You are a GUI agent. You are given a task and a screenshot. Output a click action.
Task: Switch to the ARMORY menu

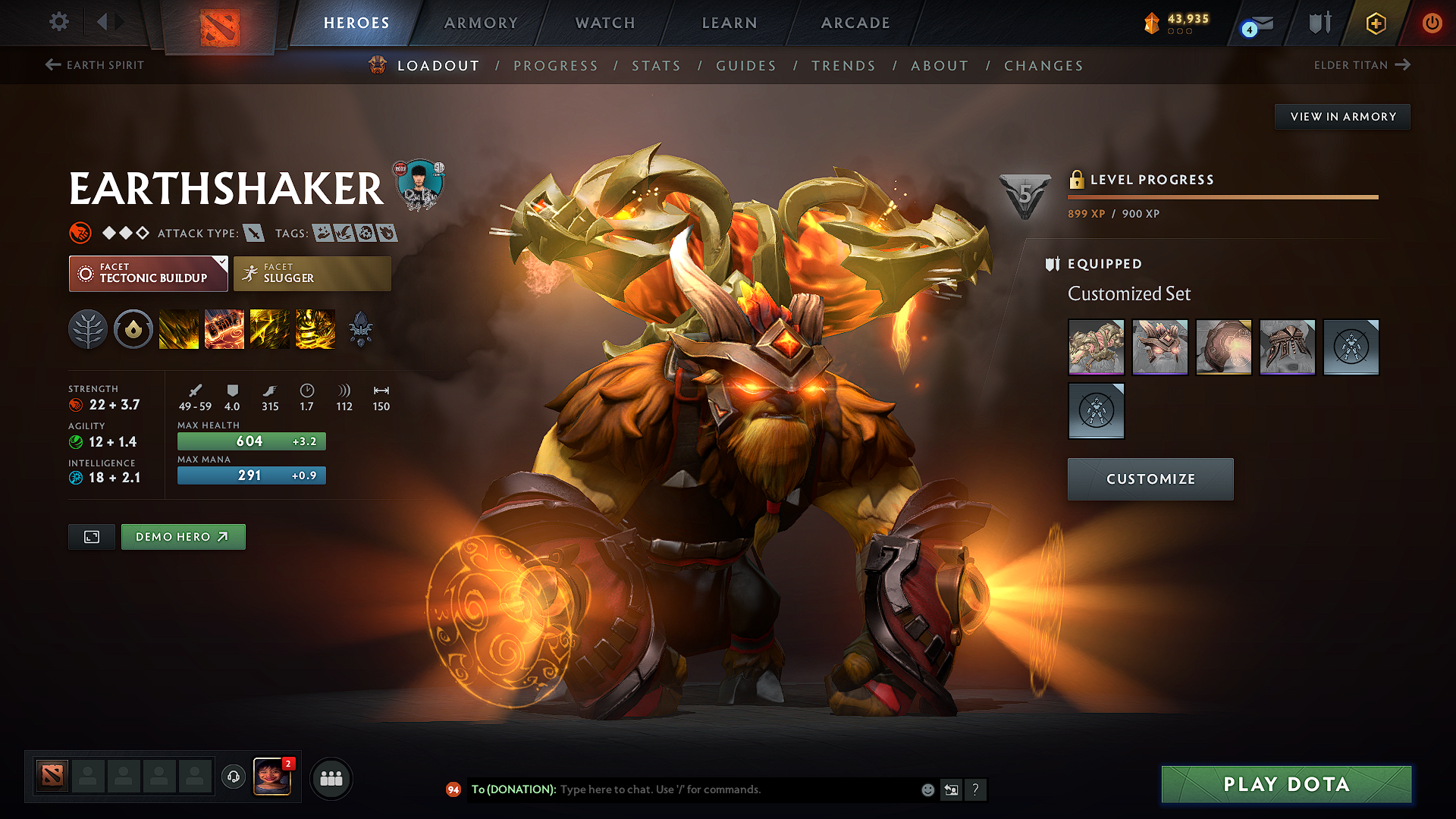[x=481, y=23]
